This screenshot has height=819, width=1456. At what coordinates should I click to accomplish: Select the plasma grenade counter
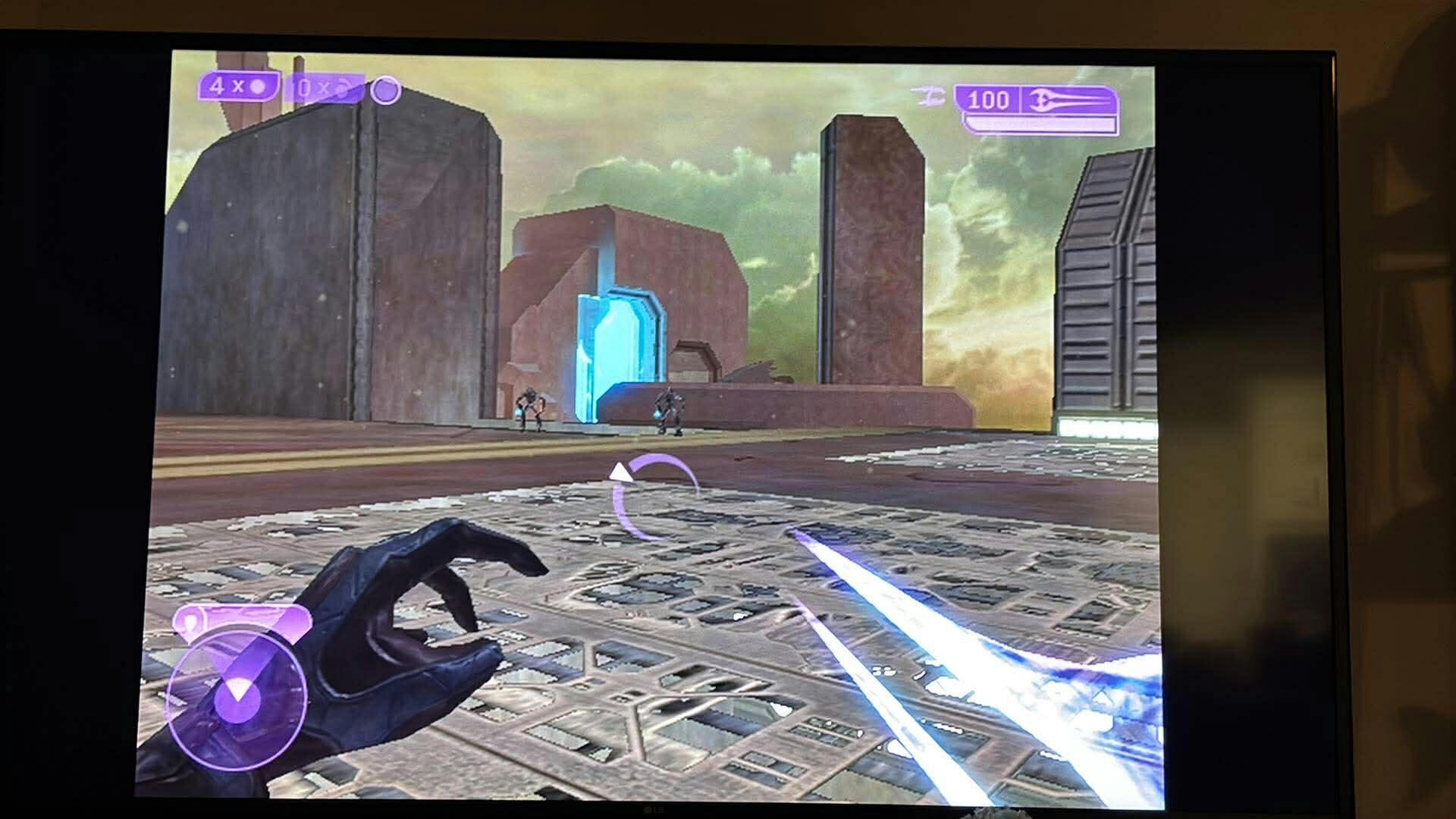238,86
